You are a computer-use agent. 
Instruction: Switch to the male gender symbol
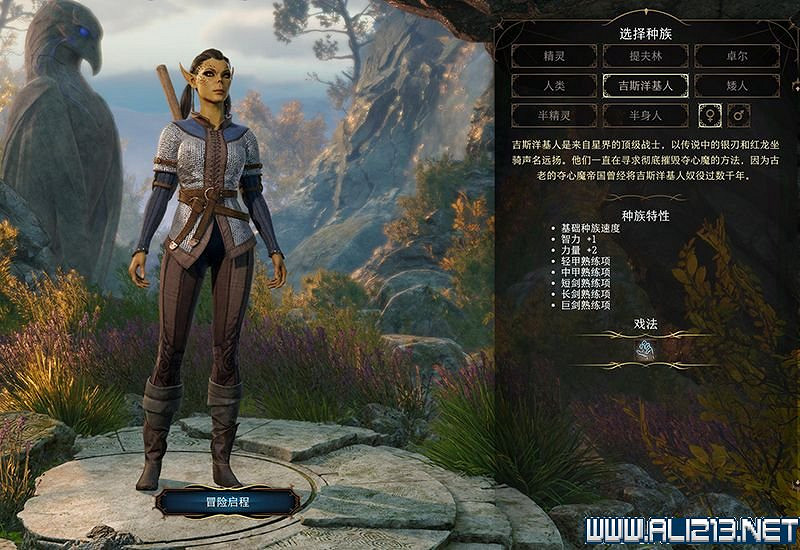coord(740,115)
